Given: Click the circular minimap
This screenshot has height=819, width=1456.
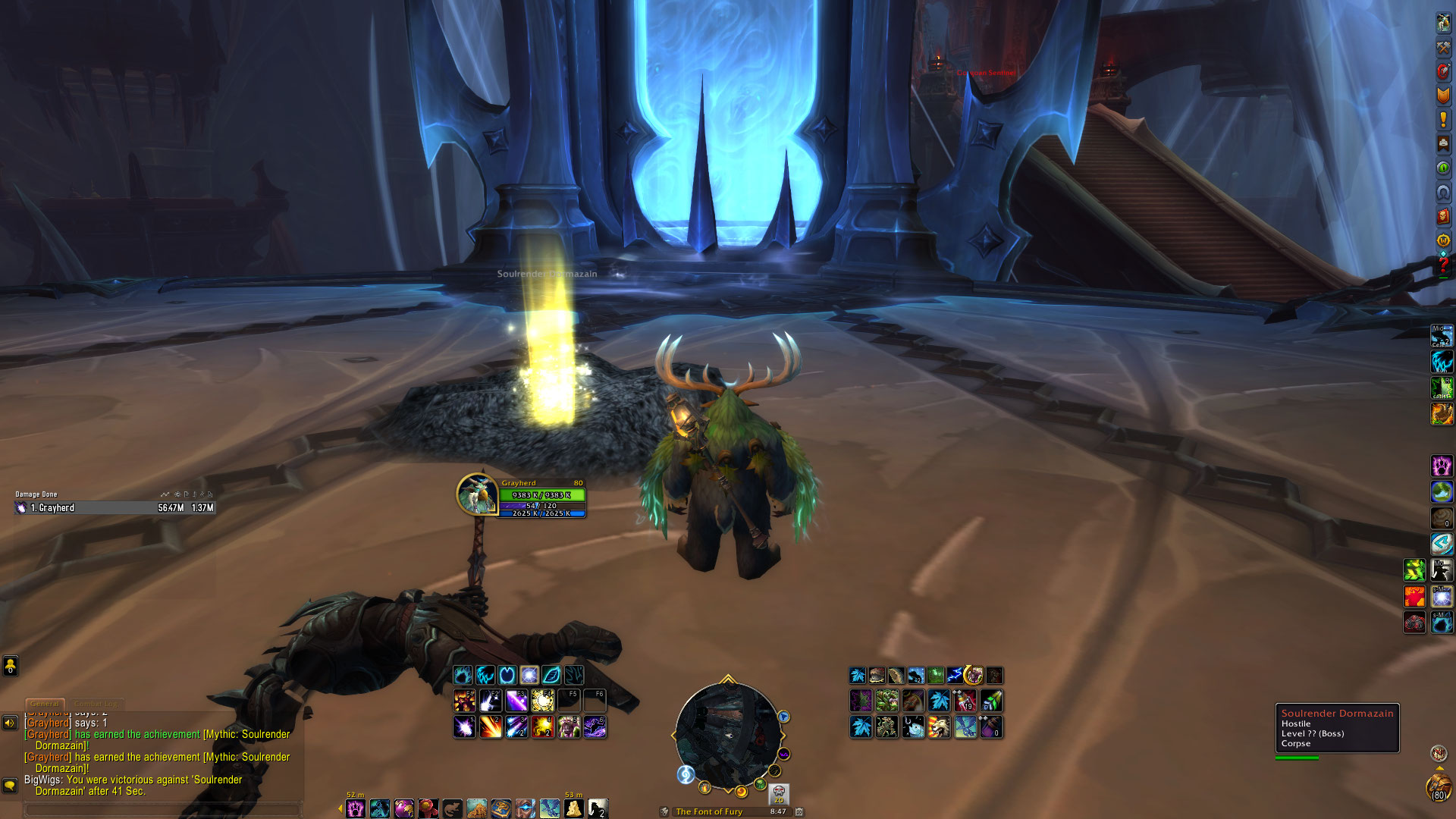Looking at the screenshot, I should pos(727,735).
